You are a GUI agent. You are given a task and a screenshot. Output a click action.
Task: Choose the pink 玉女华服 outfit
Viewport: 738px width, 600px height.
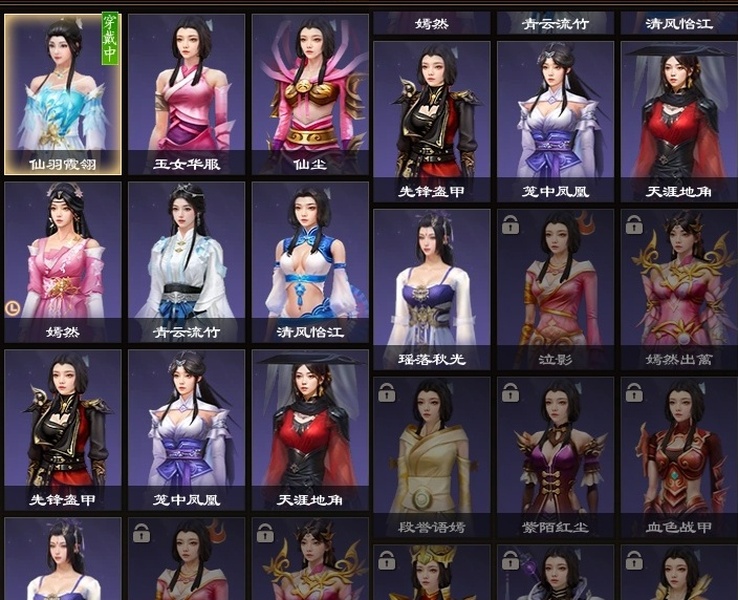click(x=186, y=93)
